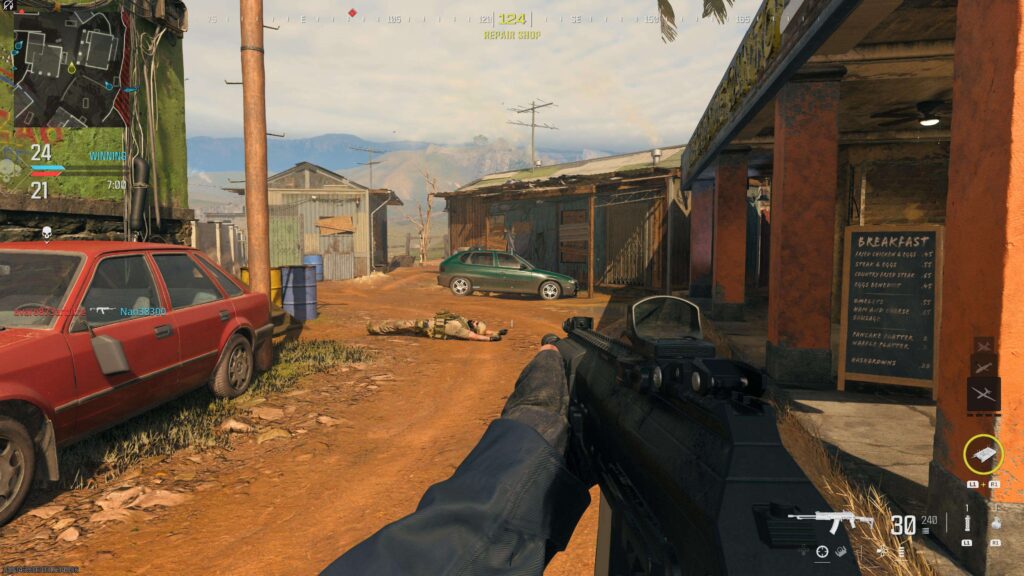Viewport: 1024px width, 576px height.
Task: Click the Nao3300 teammate nameplate
Action: 143,312
